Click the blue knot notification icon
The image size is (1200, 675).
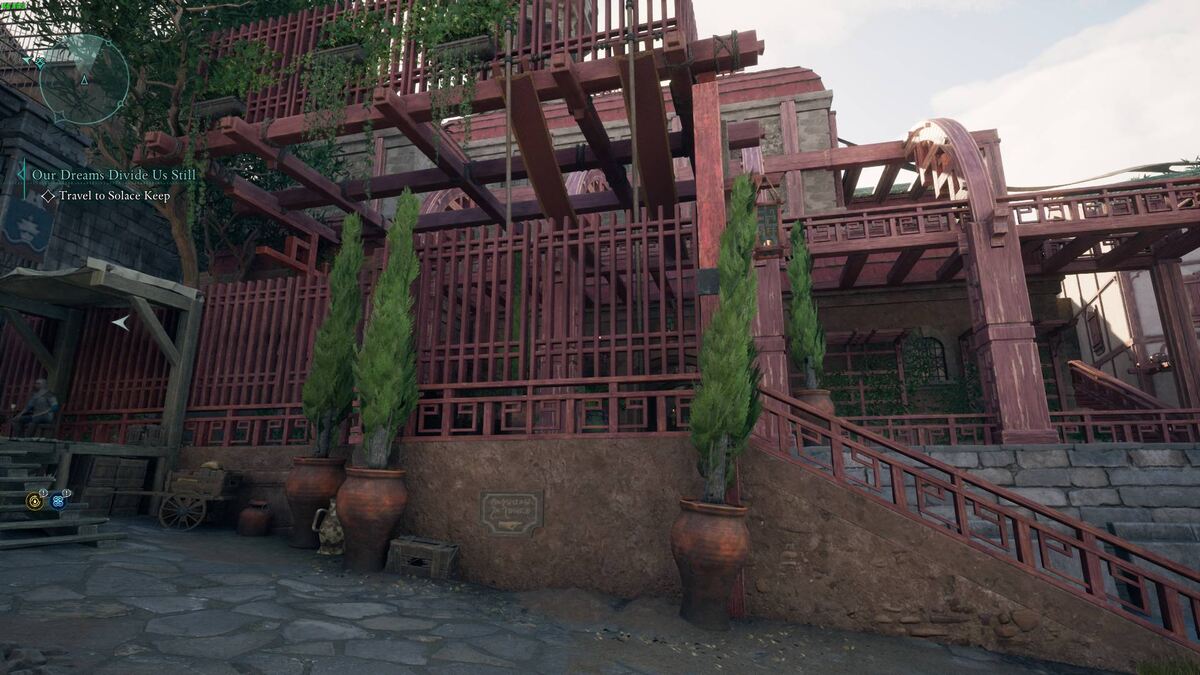58,501
